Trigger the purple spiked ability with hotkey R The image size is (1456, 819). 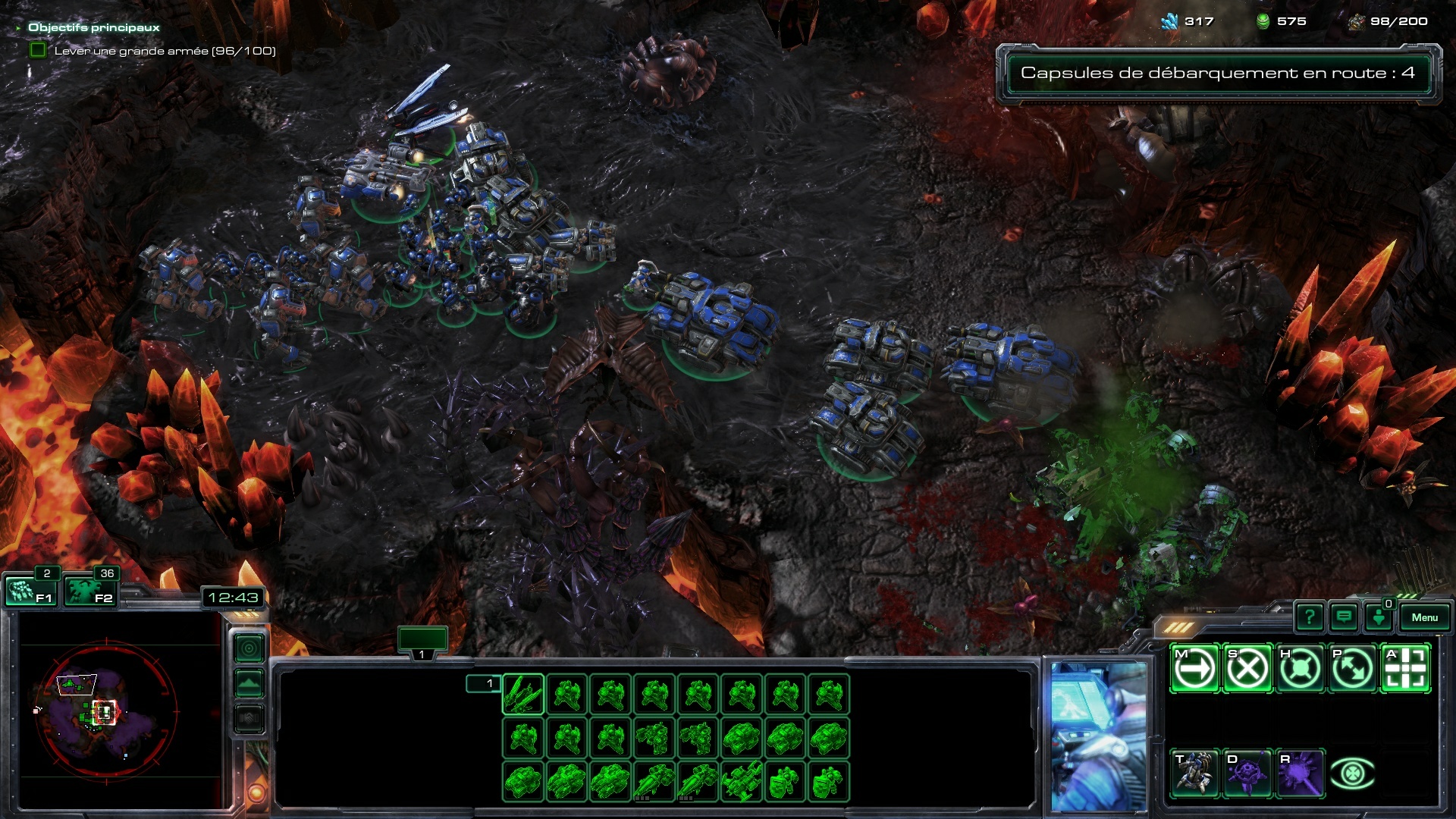click(1300, 773)
